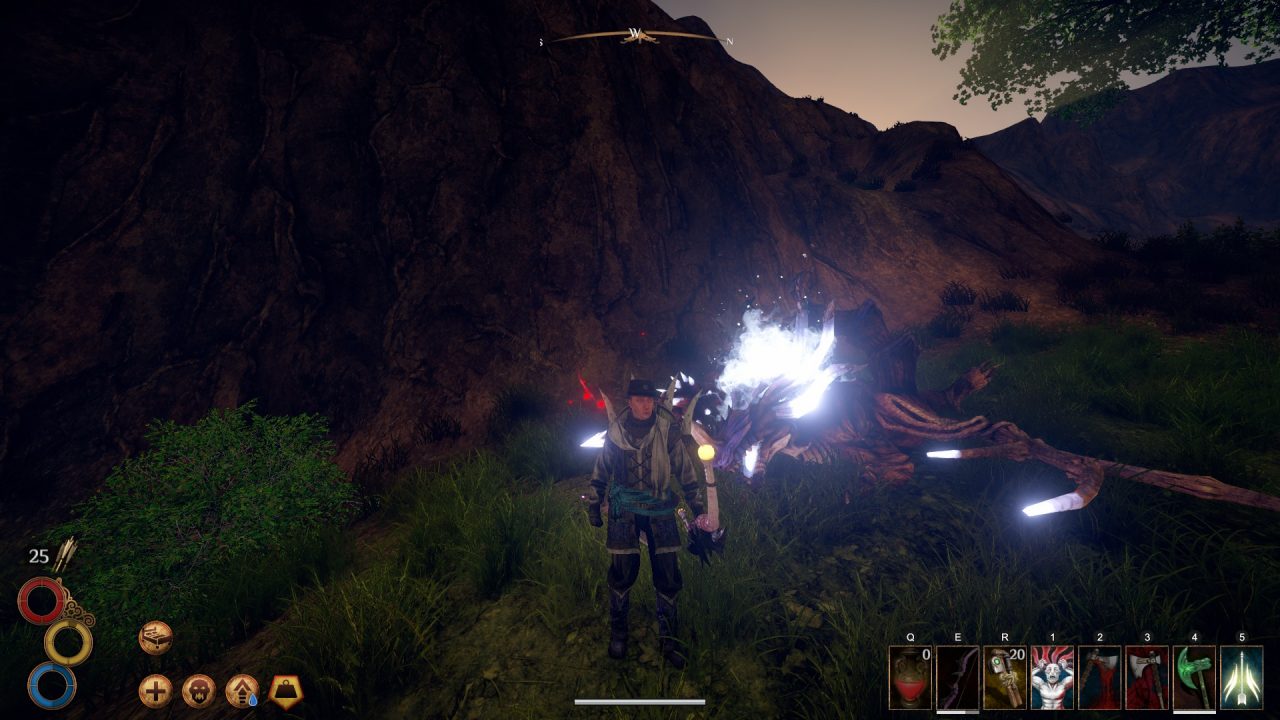
Task: Inspect the monster face status icon
Action: pyautogui.click(x=198, y=690)
